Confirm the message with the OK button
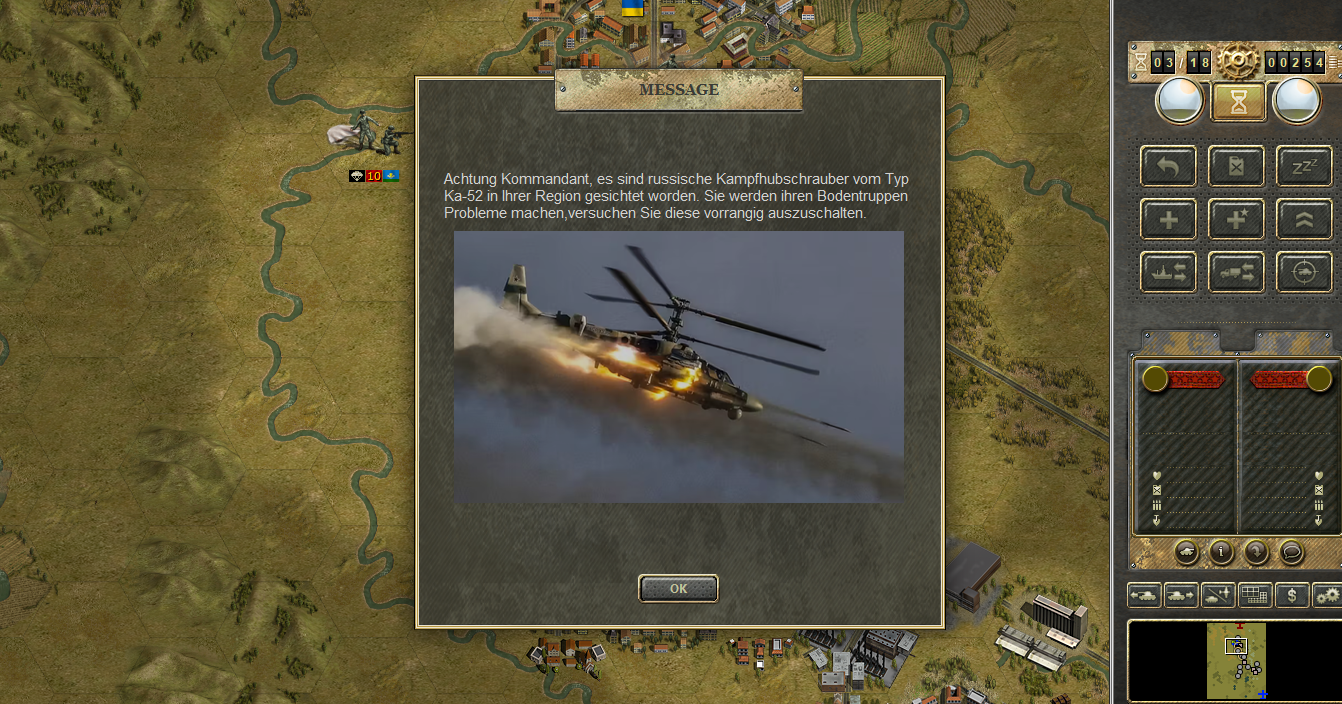The height and width of the screenshot is (704, 1342). (678, 588)
